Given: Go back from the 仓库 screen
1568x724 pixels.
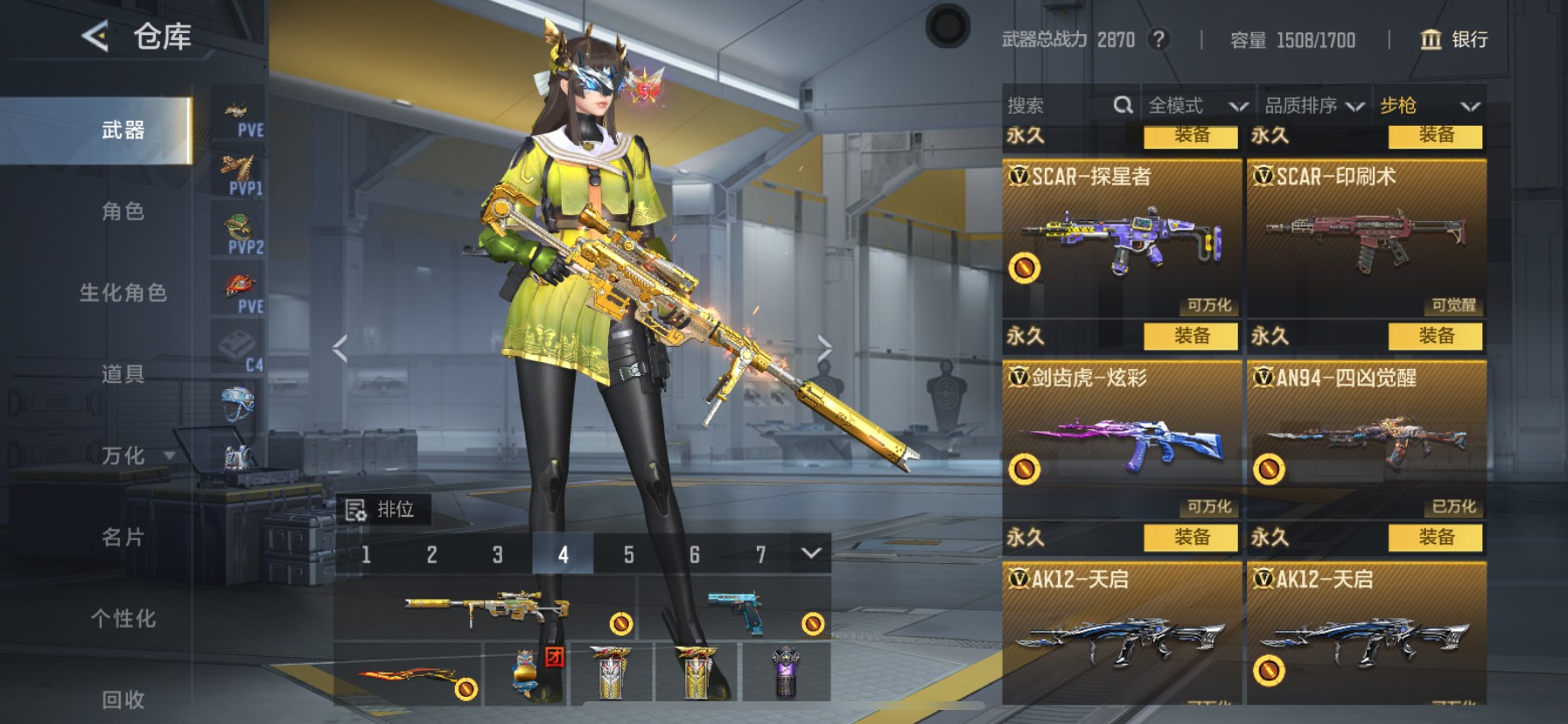Looking at the screenshot, I should pyautogui.click(x=95, y=37).
